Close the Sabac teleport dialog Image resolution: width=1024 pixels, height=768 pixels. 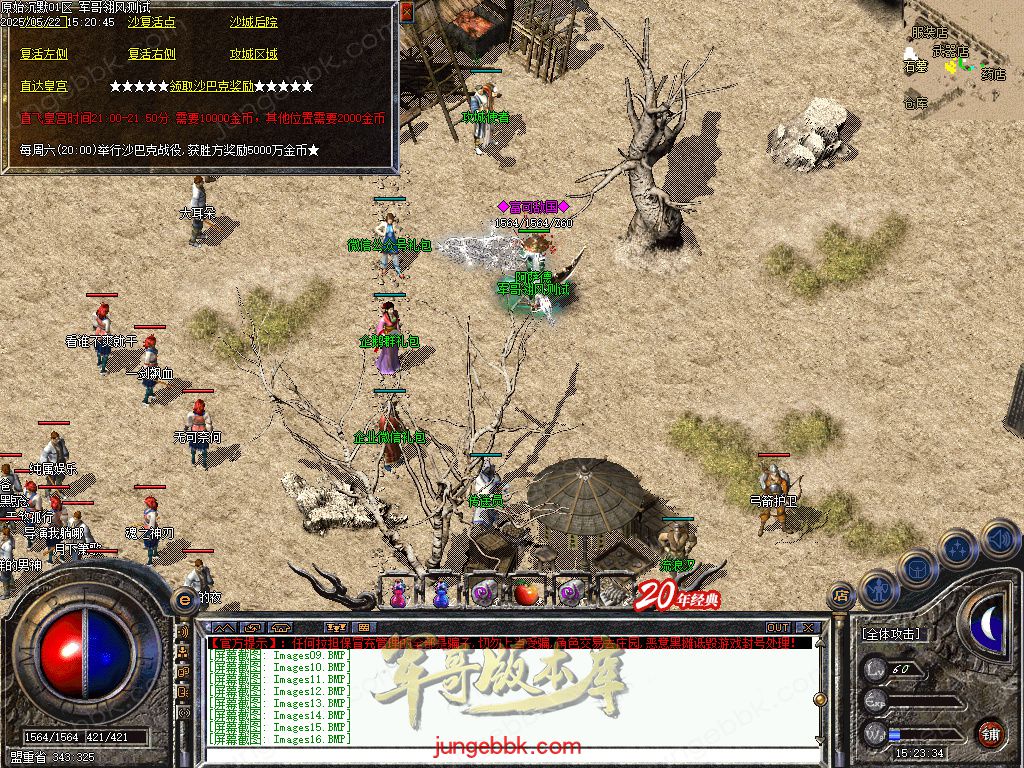point(407,12)
